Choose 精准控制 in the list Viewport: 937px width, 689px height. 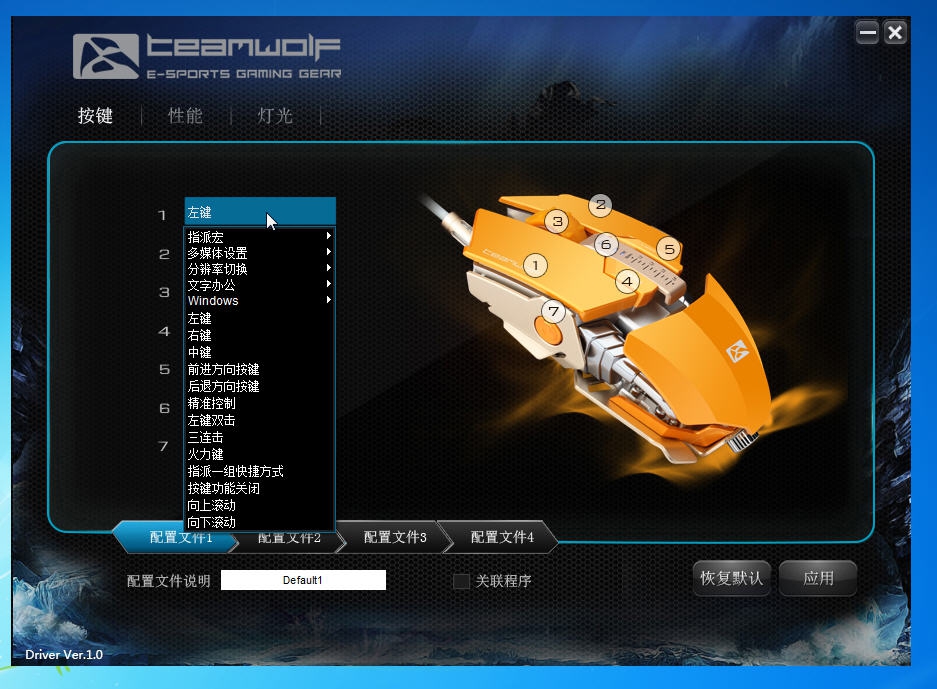coord(212,403)
